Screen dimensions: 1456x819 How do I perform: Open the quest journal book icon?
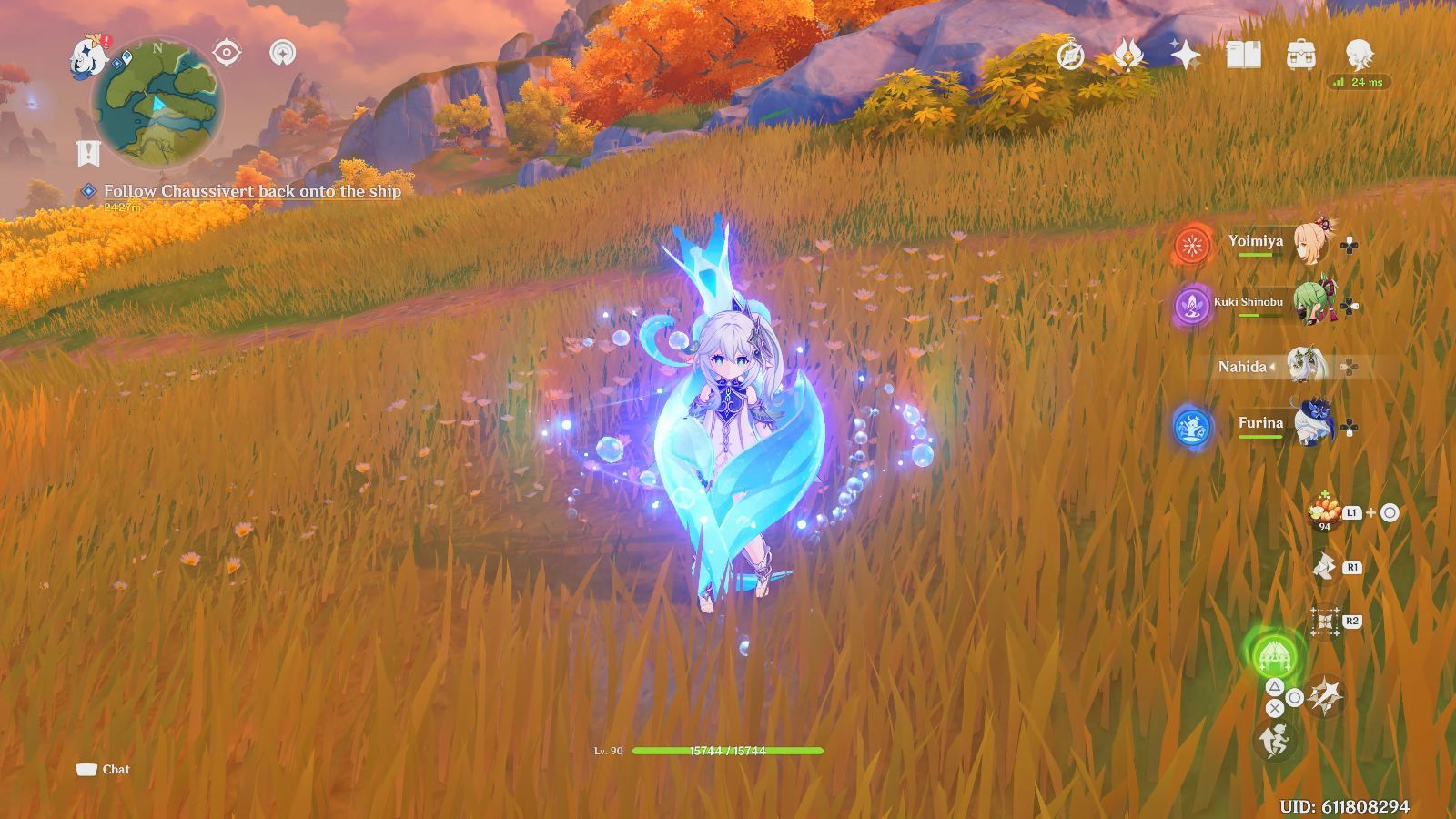[1242, 53]
